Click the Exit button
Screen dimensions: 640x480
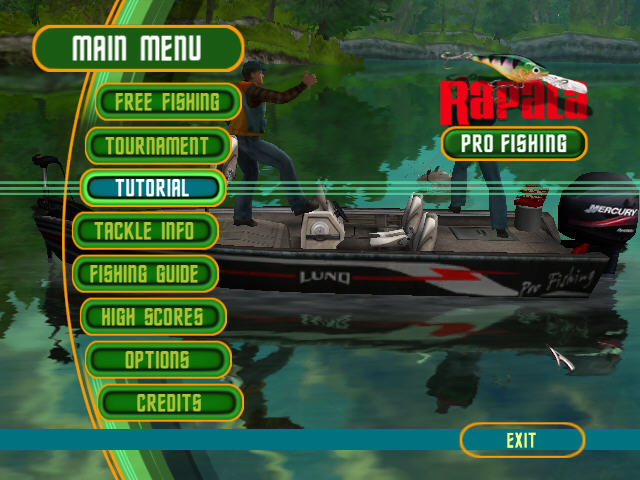pyautogui.click(x=521, y=440)
